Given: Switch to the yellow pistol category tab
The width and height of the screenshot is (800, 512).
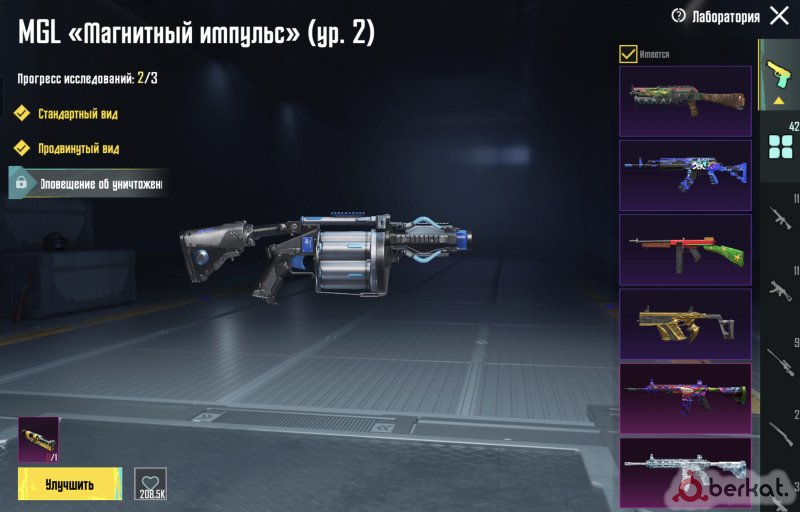Looking at the screenshot, I should [x=777, y=73].
